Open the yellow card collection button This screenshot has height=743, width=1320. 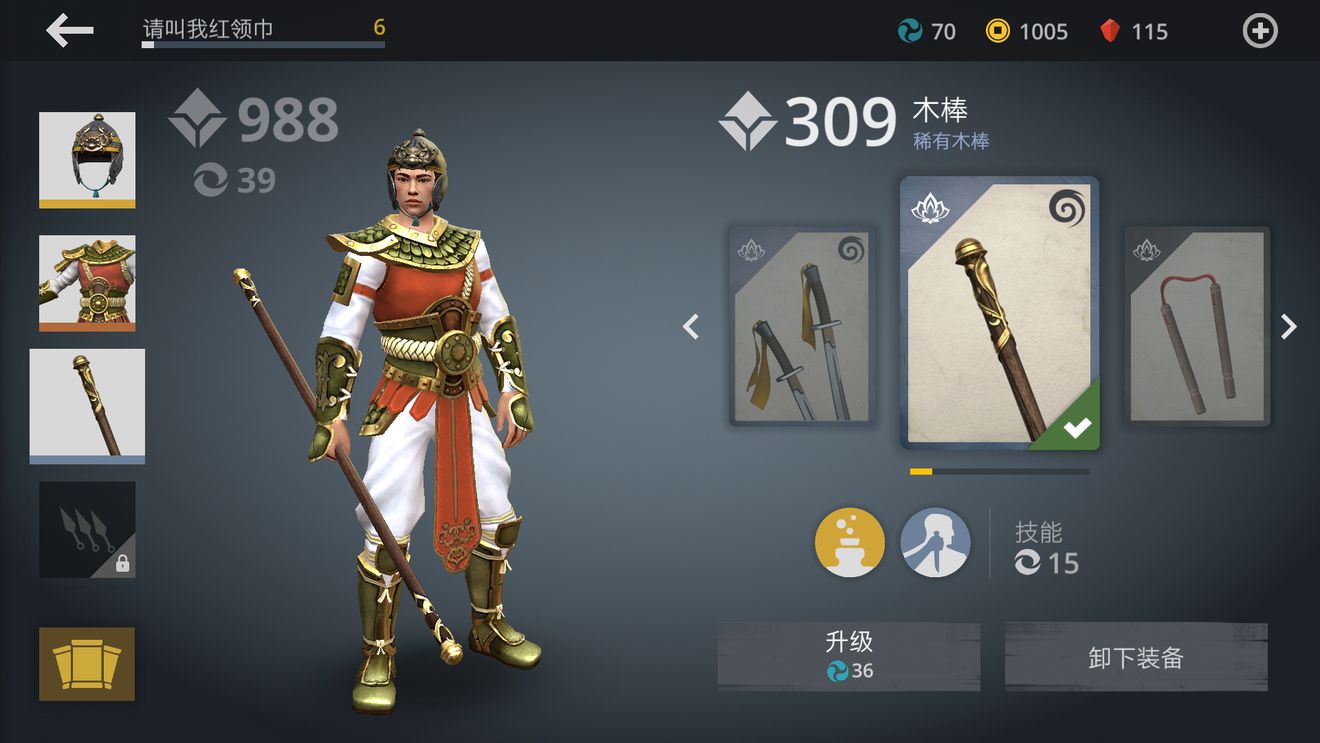point(87,664)
